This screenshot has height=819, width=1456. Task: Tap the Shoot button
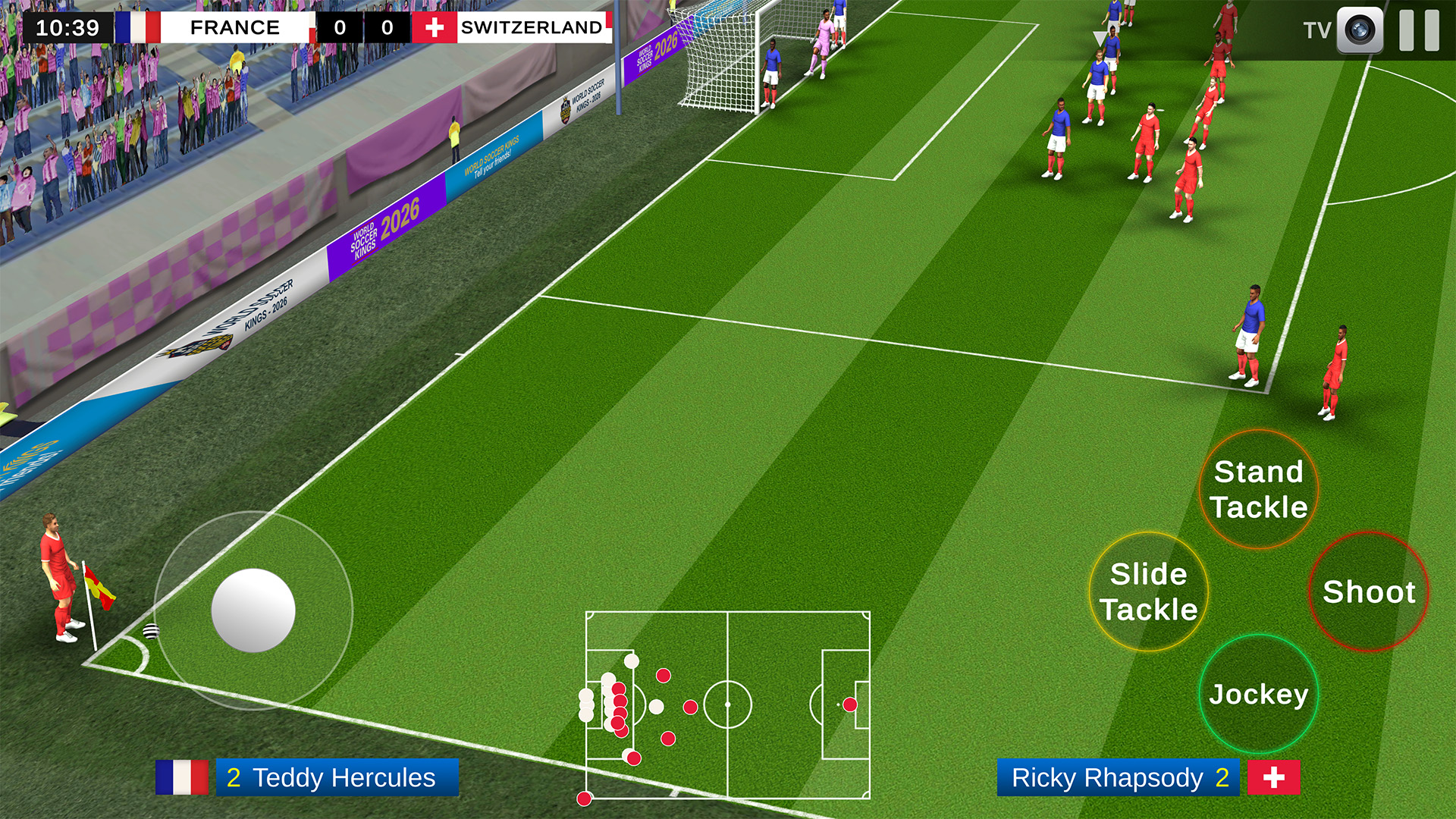pos(1368,591)
